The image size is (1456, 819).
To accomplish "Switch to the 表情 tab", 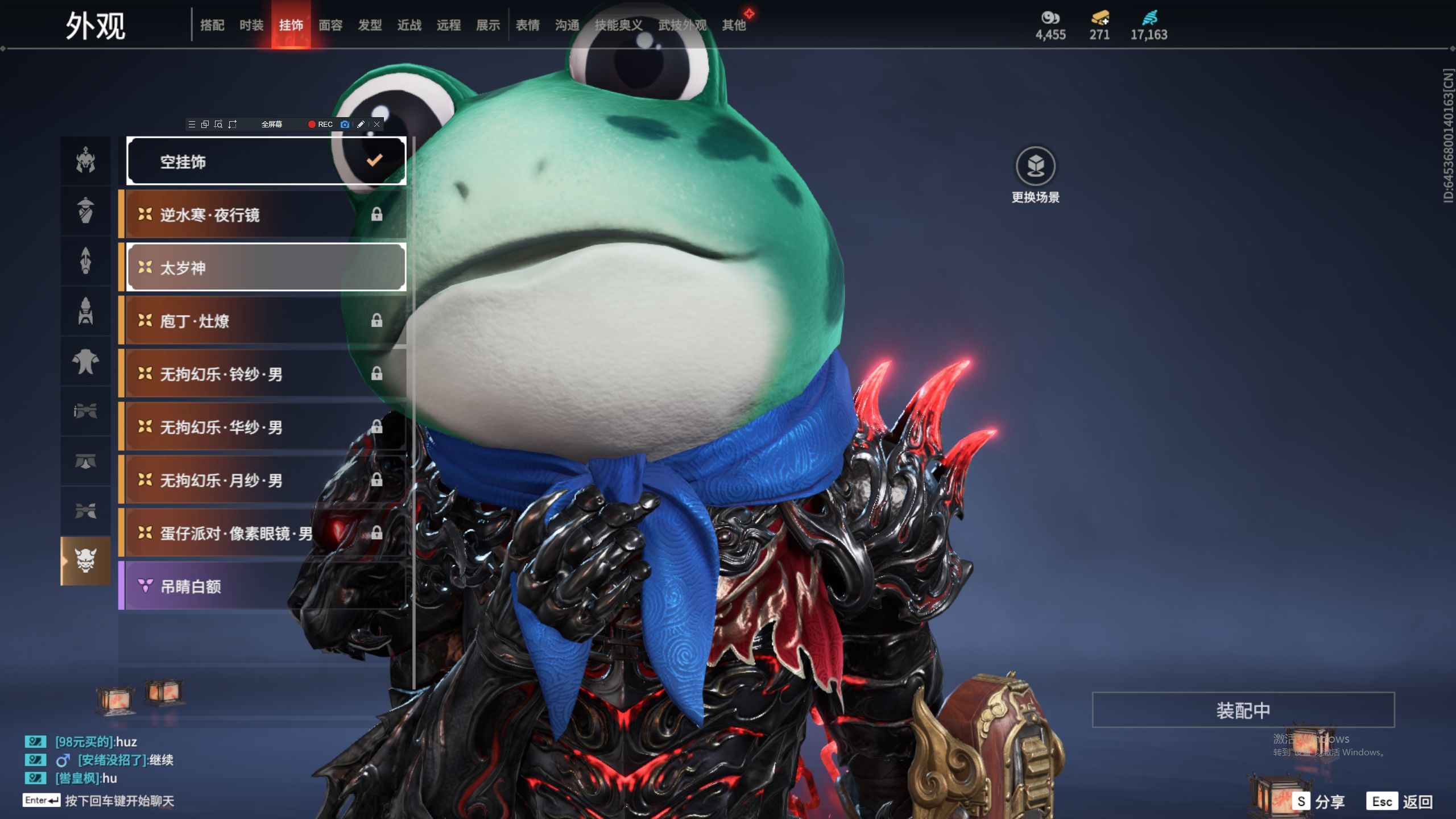I will click(528, 25).
